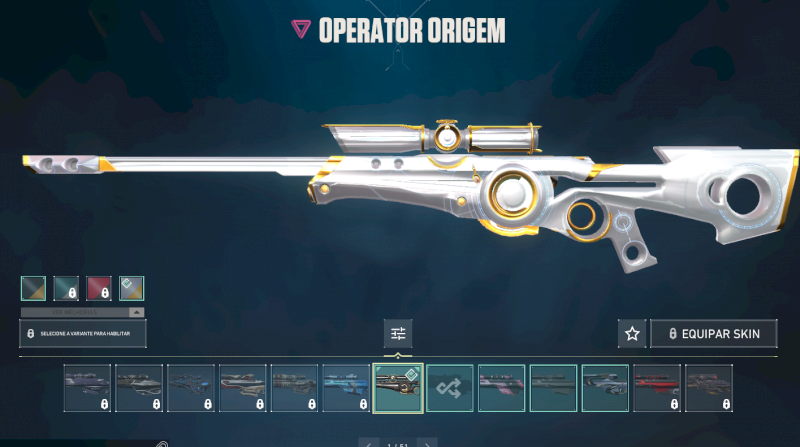The width and height of the screenshot is (800, 447).
Task: Pick the locked bright blue Operator skin
Action: (x=346, y=388)
